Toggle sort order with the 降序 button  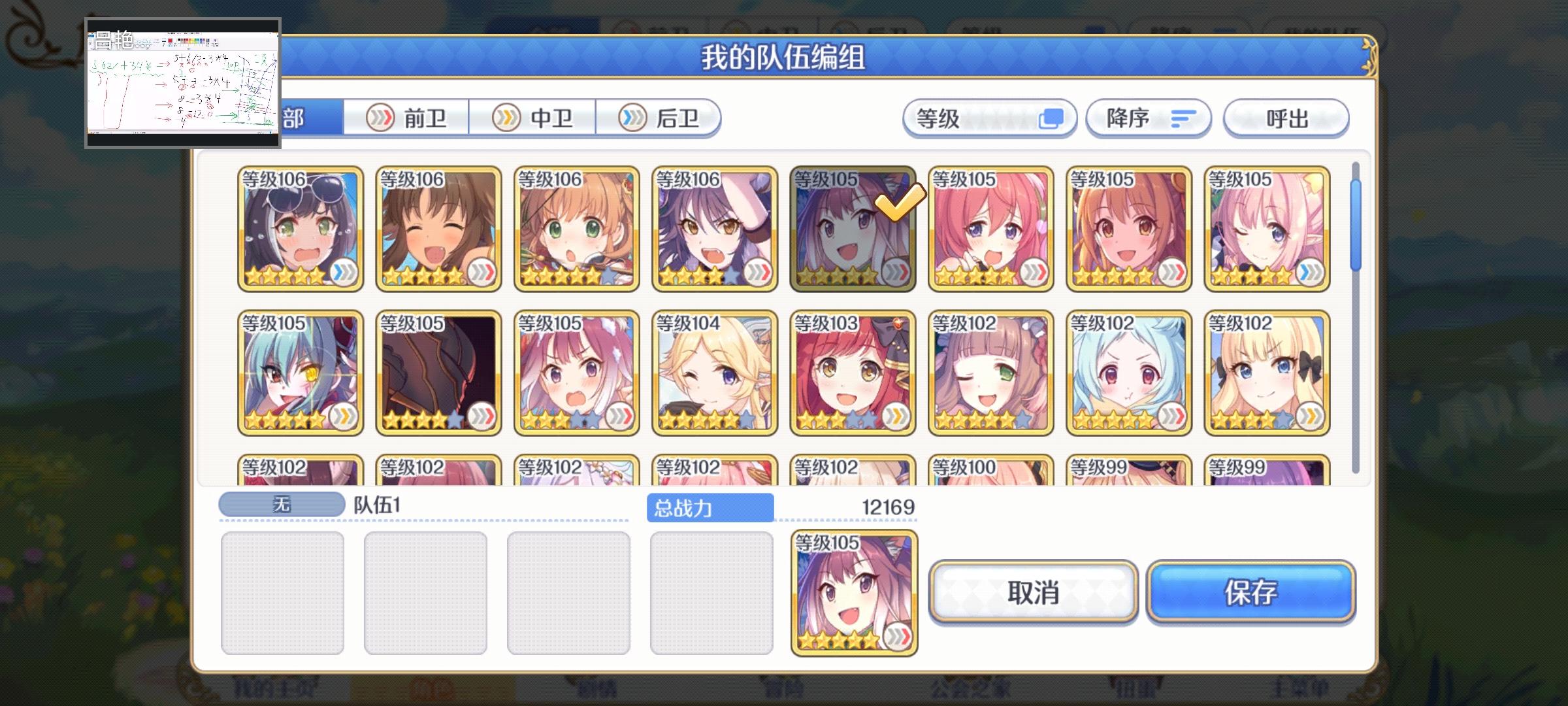[1149, 118]
